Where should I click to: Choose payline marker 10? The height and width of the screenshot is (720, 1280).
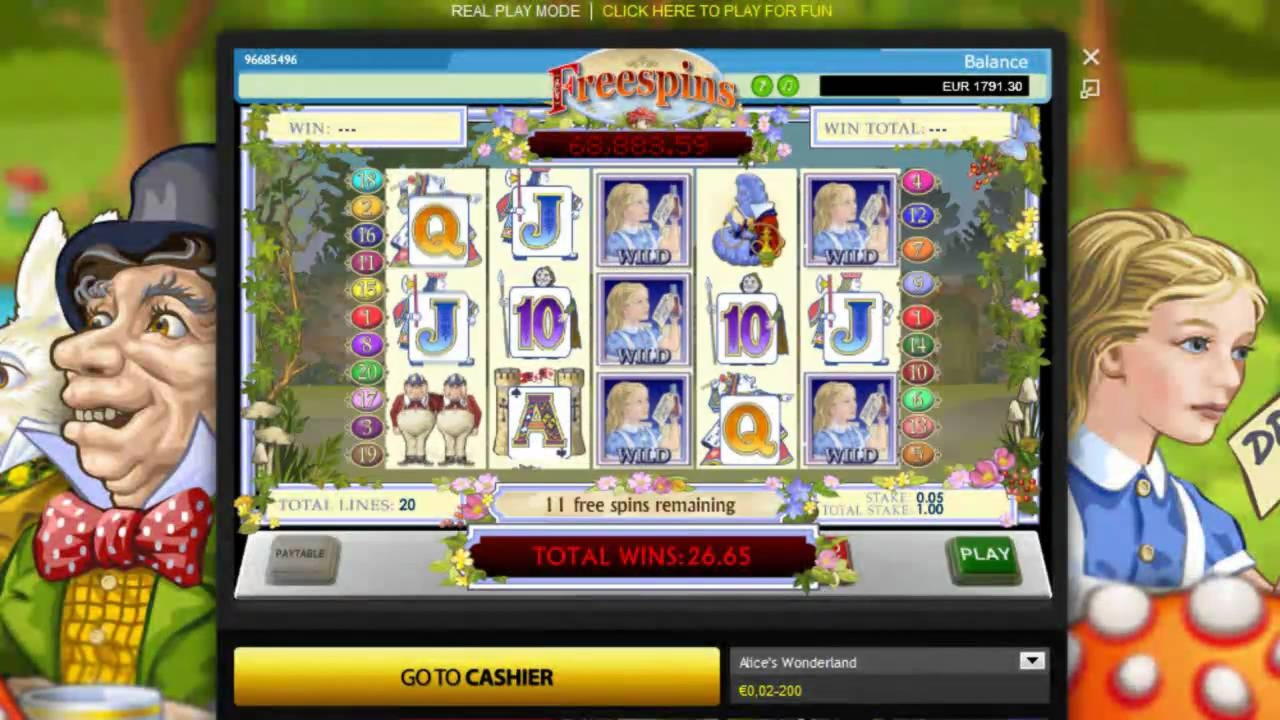[x=918, y=372]
